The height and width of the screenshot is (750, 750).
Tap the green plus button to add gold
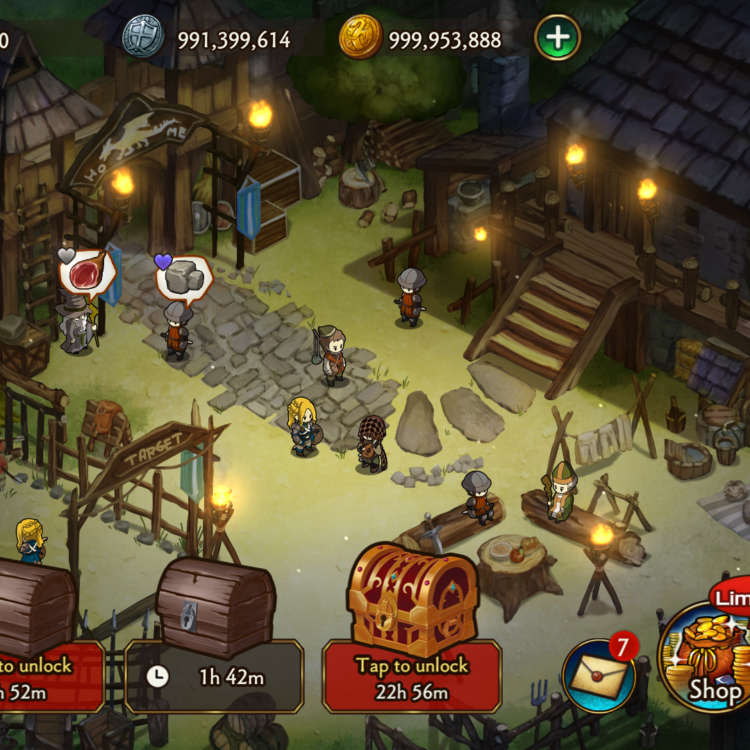pos(557,39)
